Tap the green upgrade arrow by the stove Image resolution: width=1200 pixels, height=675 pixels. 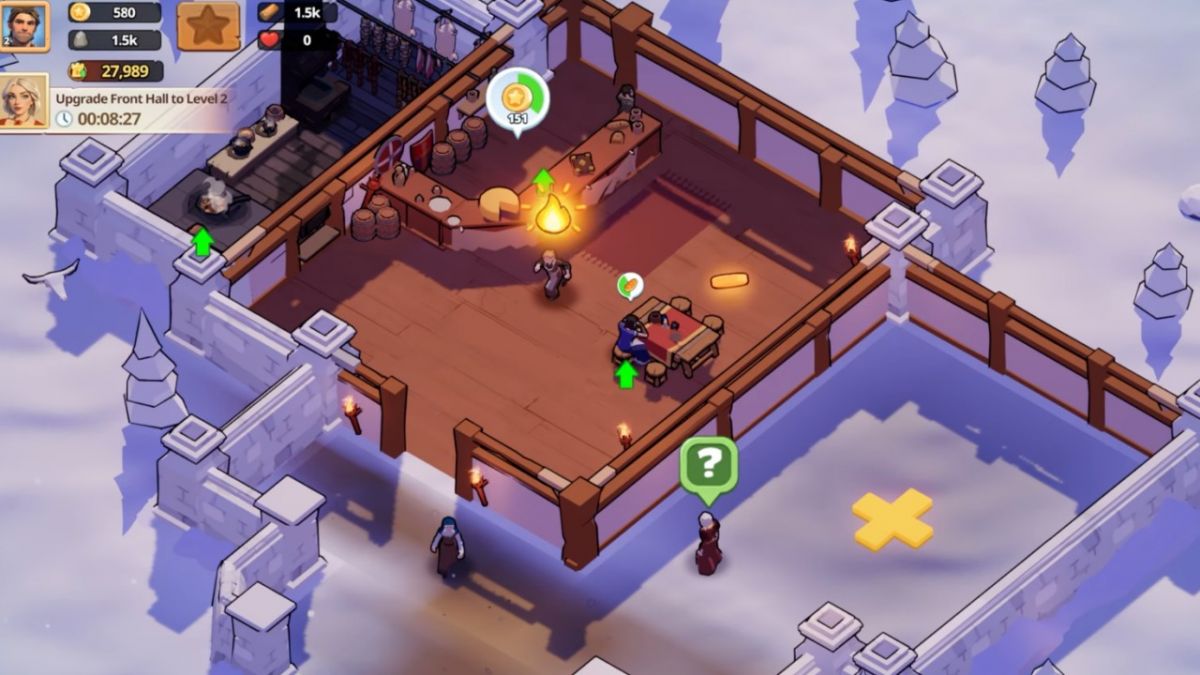pos(203,242)
